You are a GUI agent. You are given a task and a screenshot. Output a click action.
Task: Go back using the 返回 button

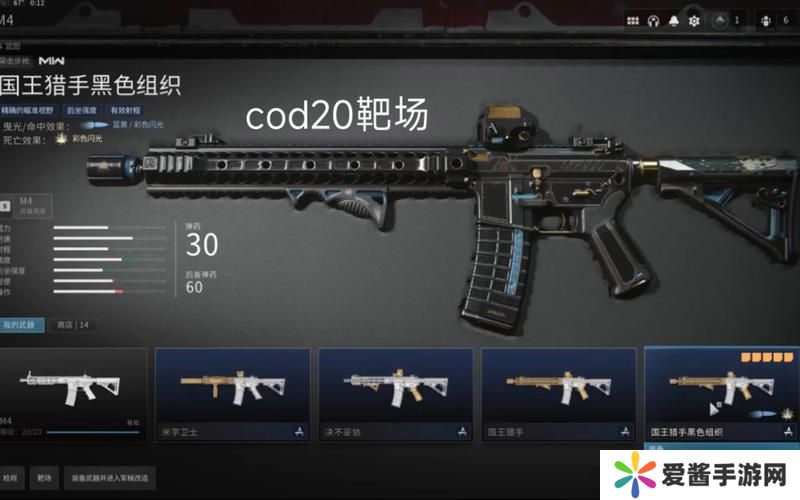pyautogui.click(x=14, y=44)
